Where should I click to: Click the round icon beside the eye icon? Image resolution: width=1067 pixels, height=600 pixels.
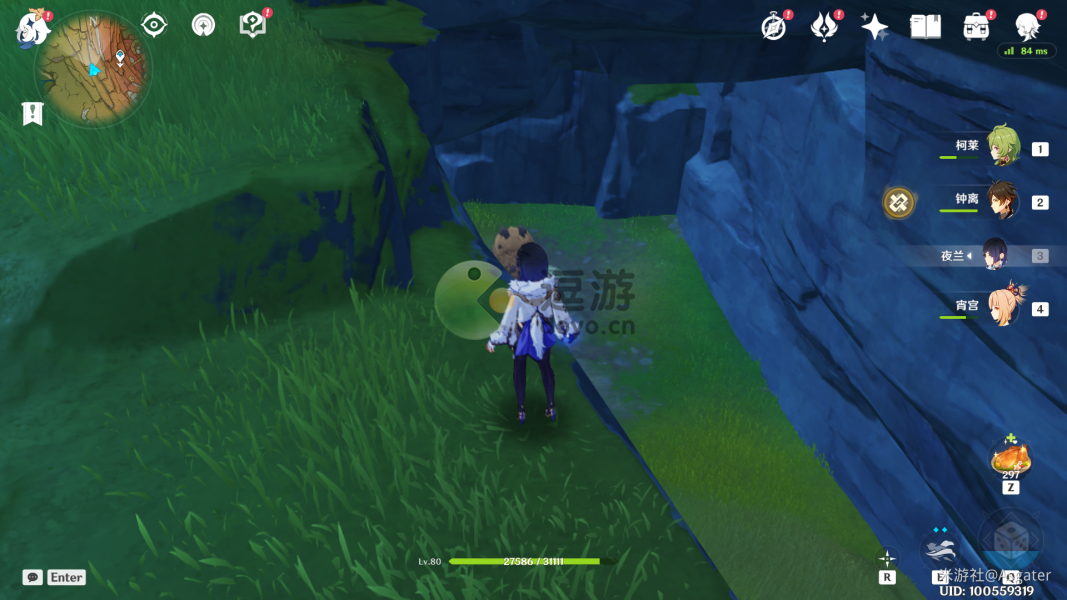[204, 25]
